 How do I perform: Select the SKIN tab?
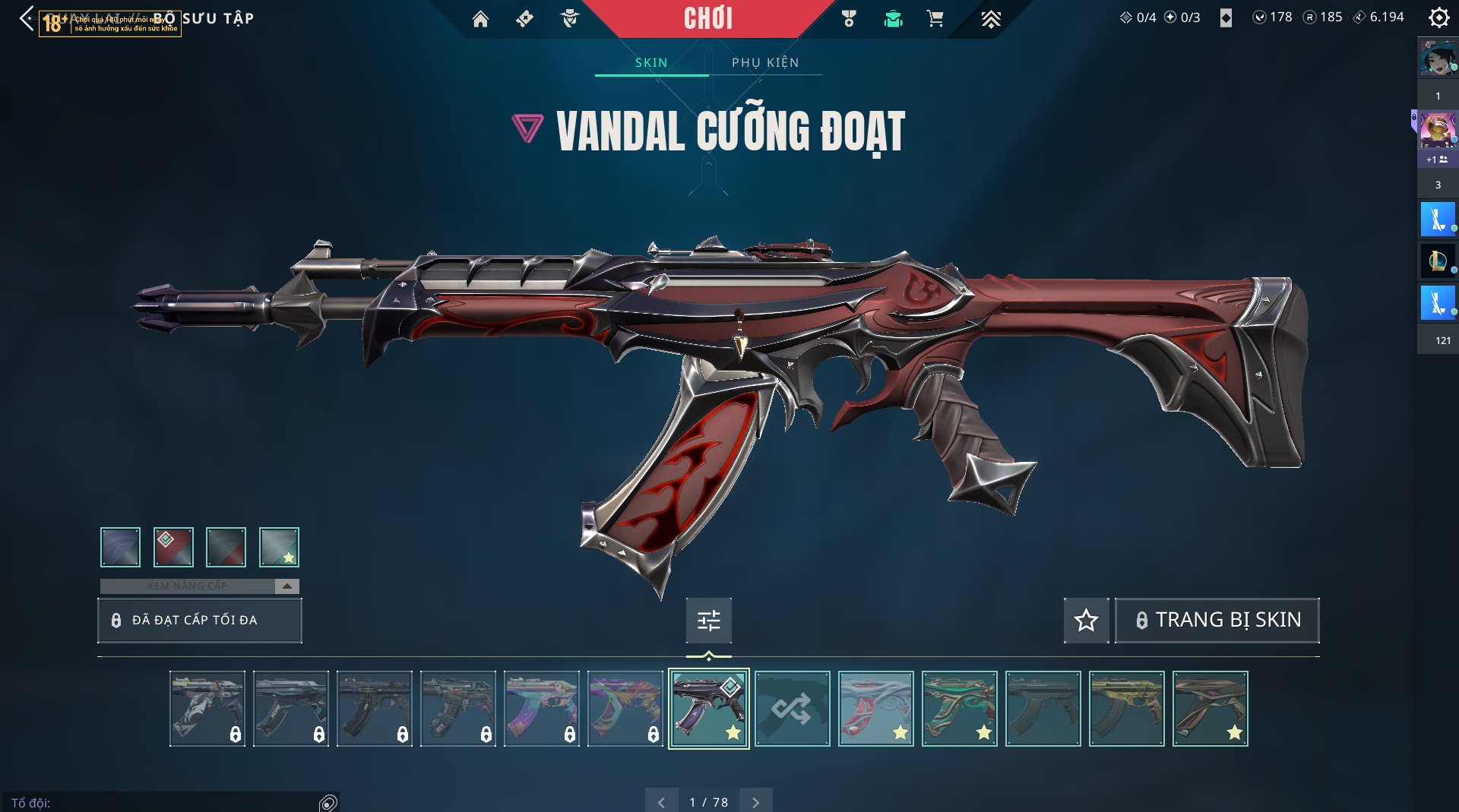point(651,62)
